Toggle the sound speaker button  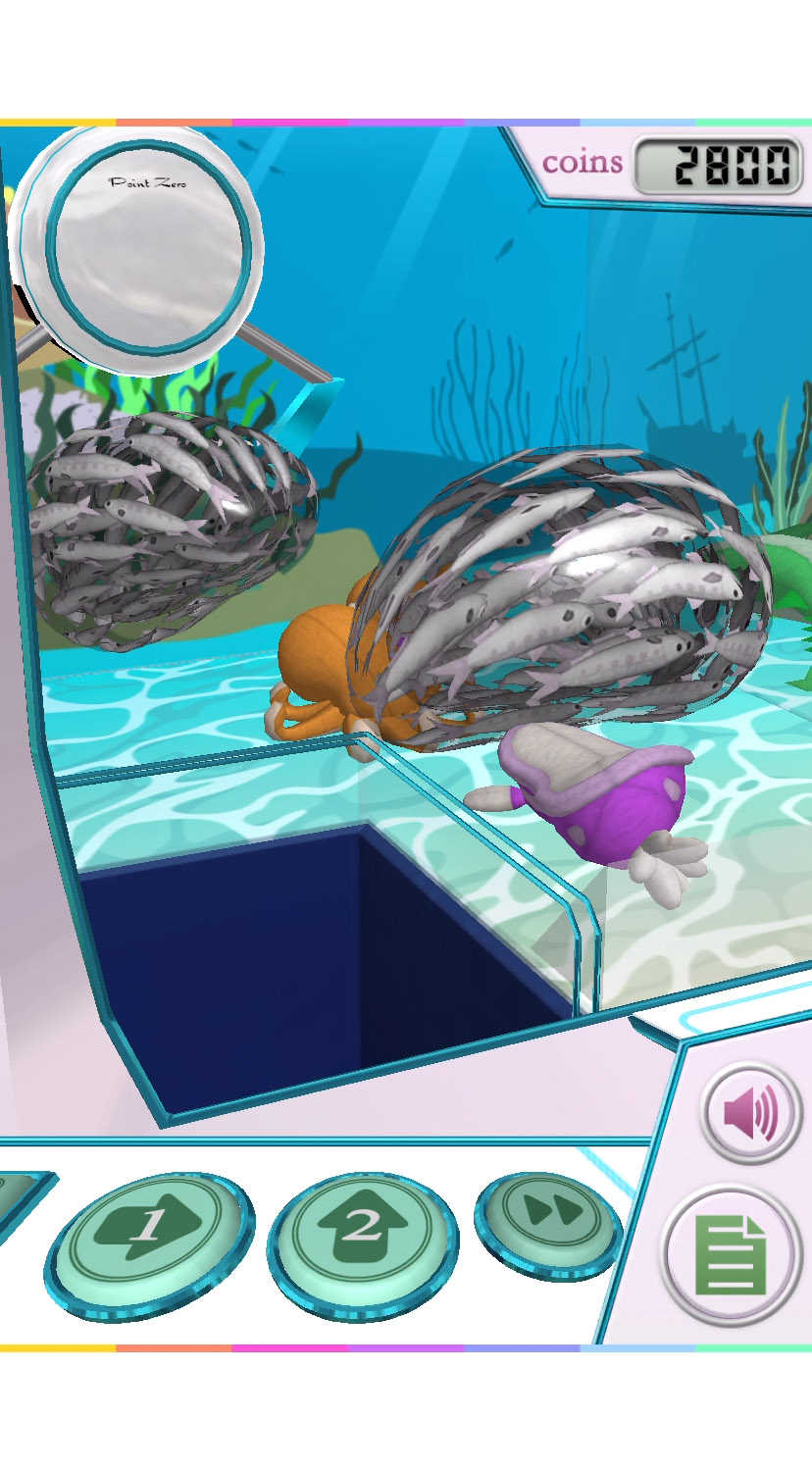point(751,1114)
